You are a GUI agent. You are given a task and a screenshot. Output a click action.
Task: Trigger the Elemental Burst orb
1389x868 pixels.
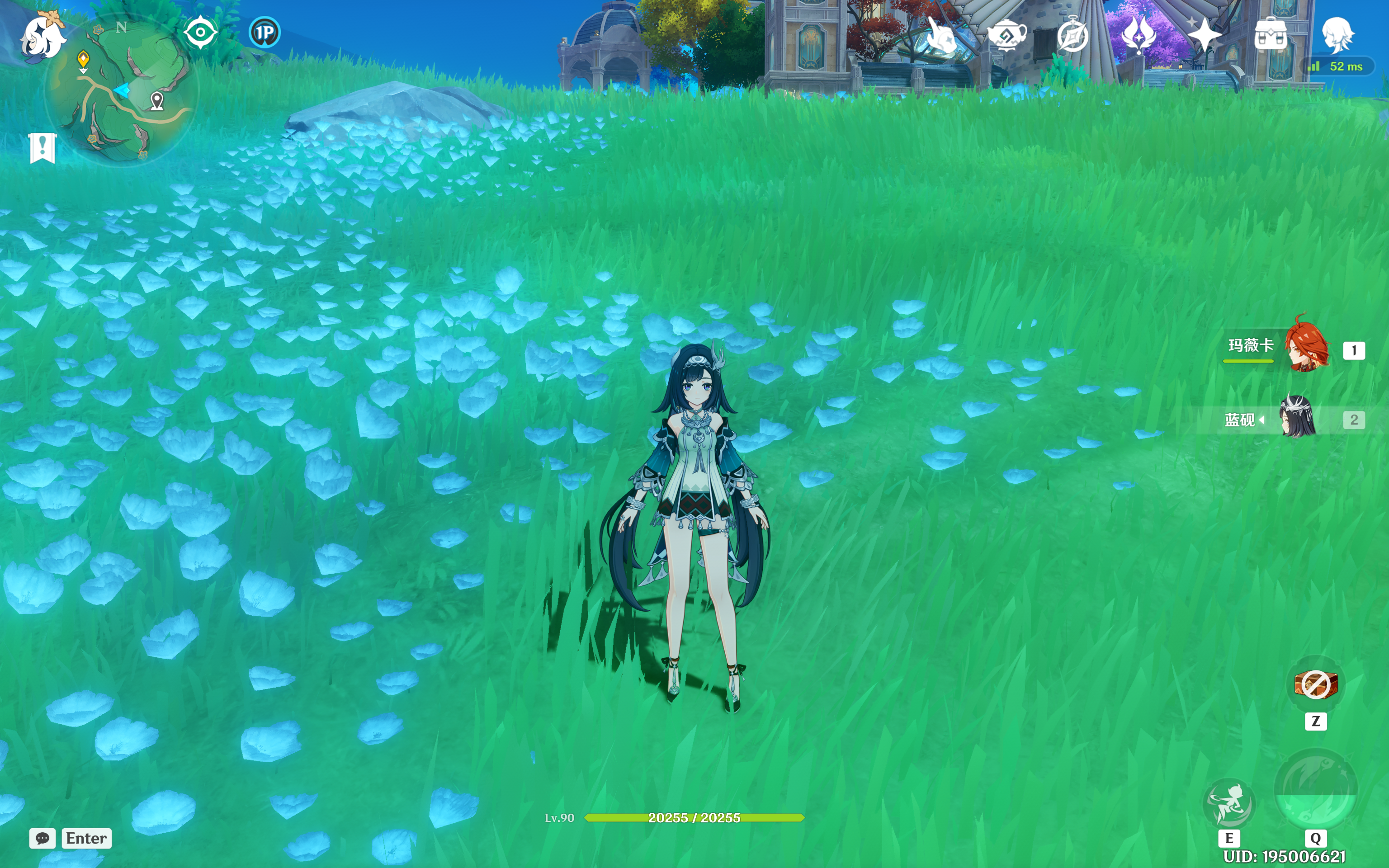coord(1316,789)
